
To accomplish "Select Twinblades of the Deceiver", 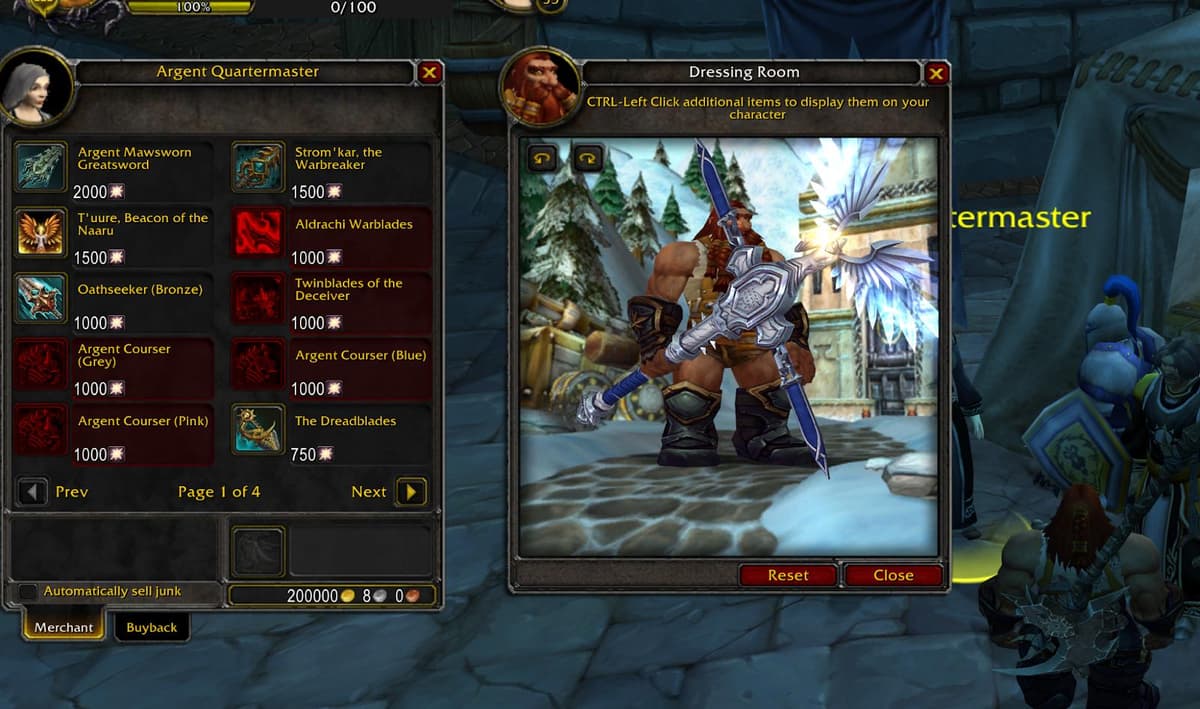I will coord(258,298).
